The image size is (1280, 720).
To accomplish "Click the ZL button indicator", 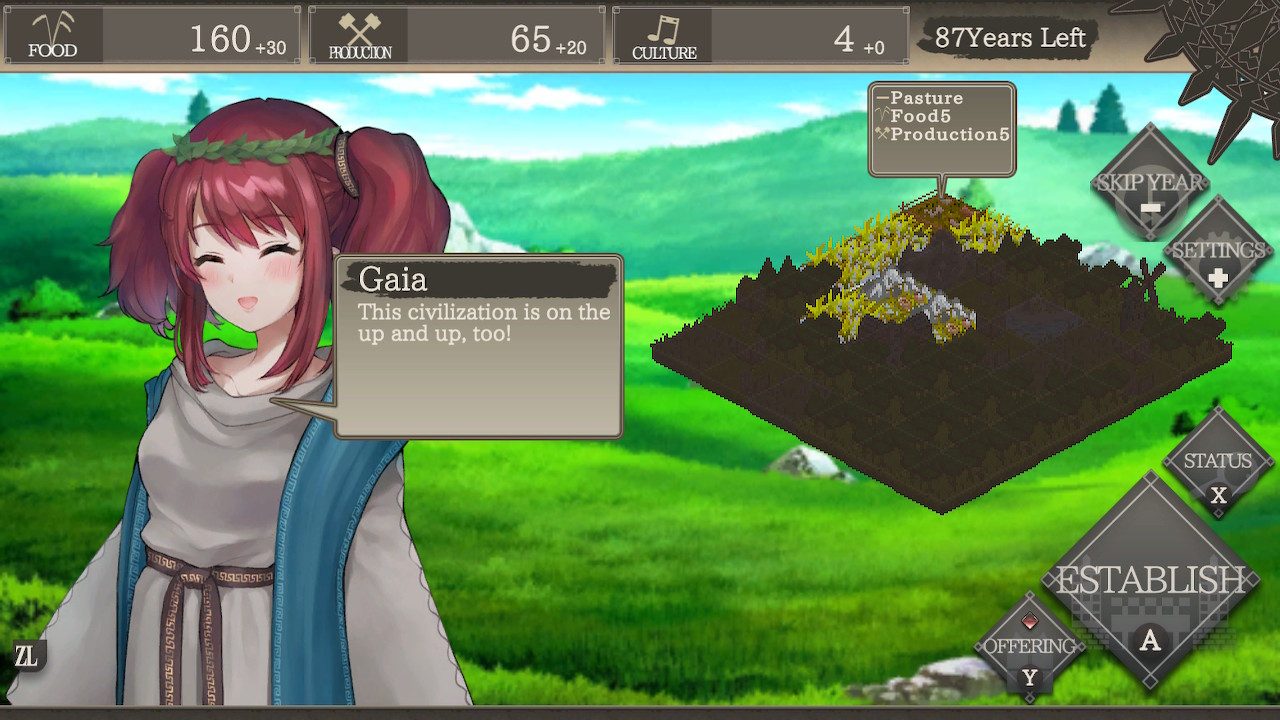I will pyautogui.click(x=29, y=657).
